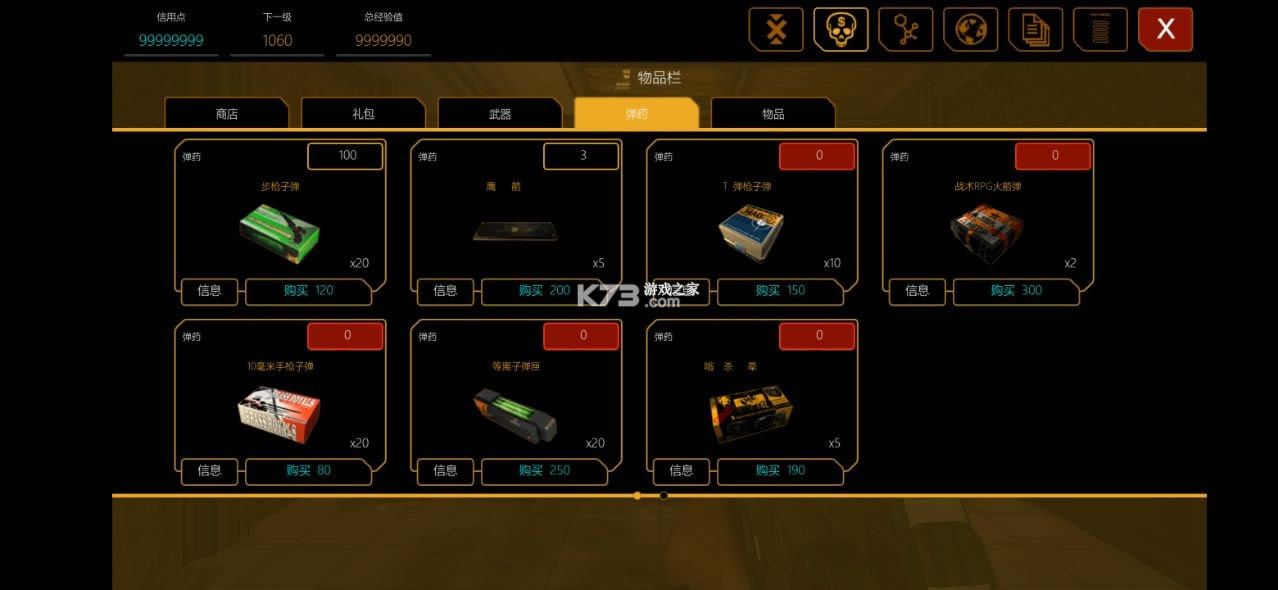Buy the 190-credit assassination ammo
Image resolution: width=1278 pixels, height=590 pixels.
[781, 471]
